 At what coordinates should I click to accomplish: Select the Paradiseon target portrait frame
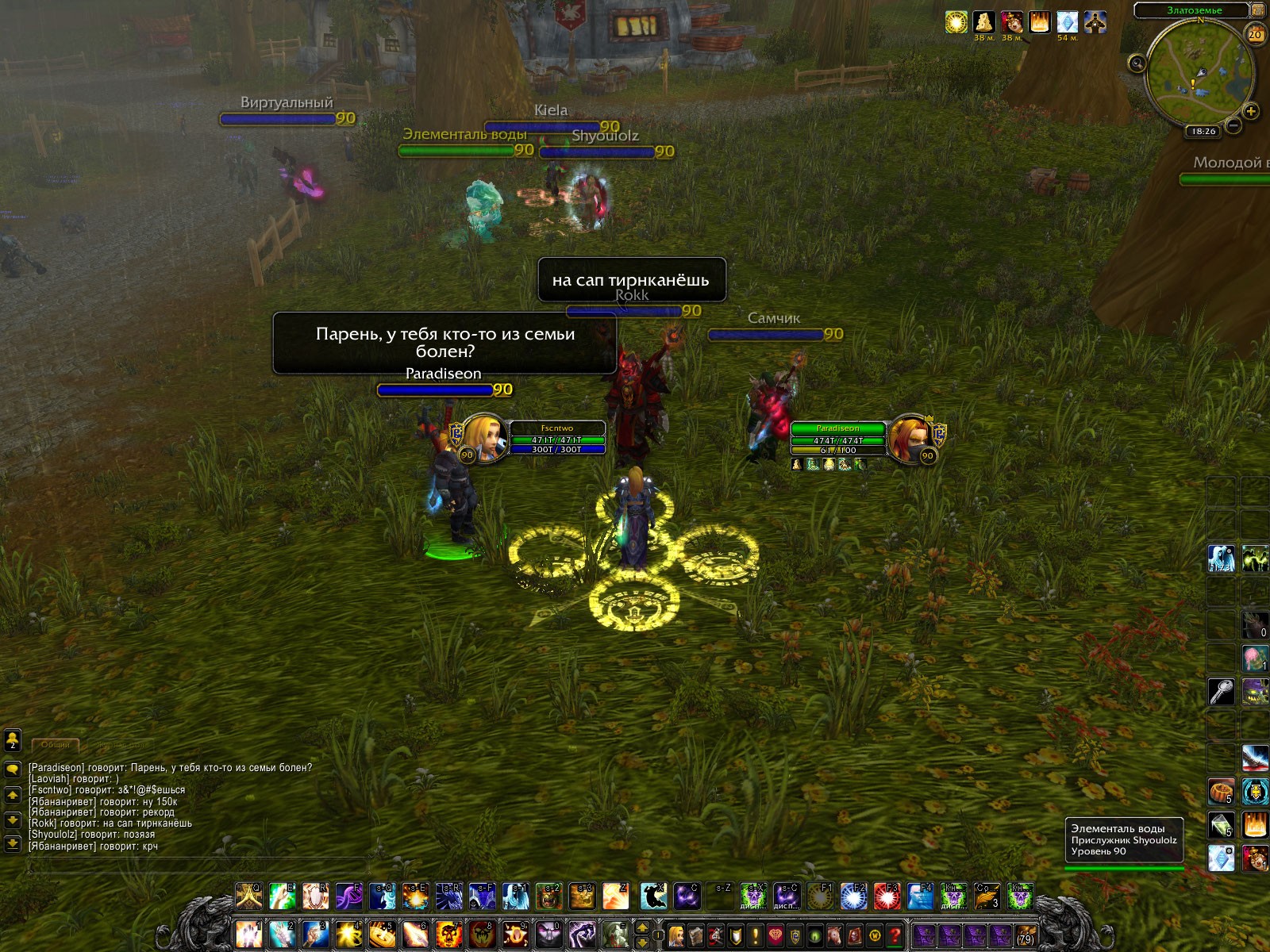click(910, 438)
